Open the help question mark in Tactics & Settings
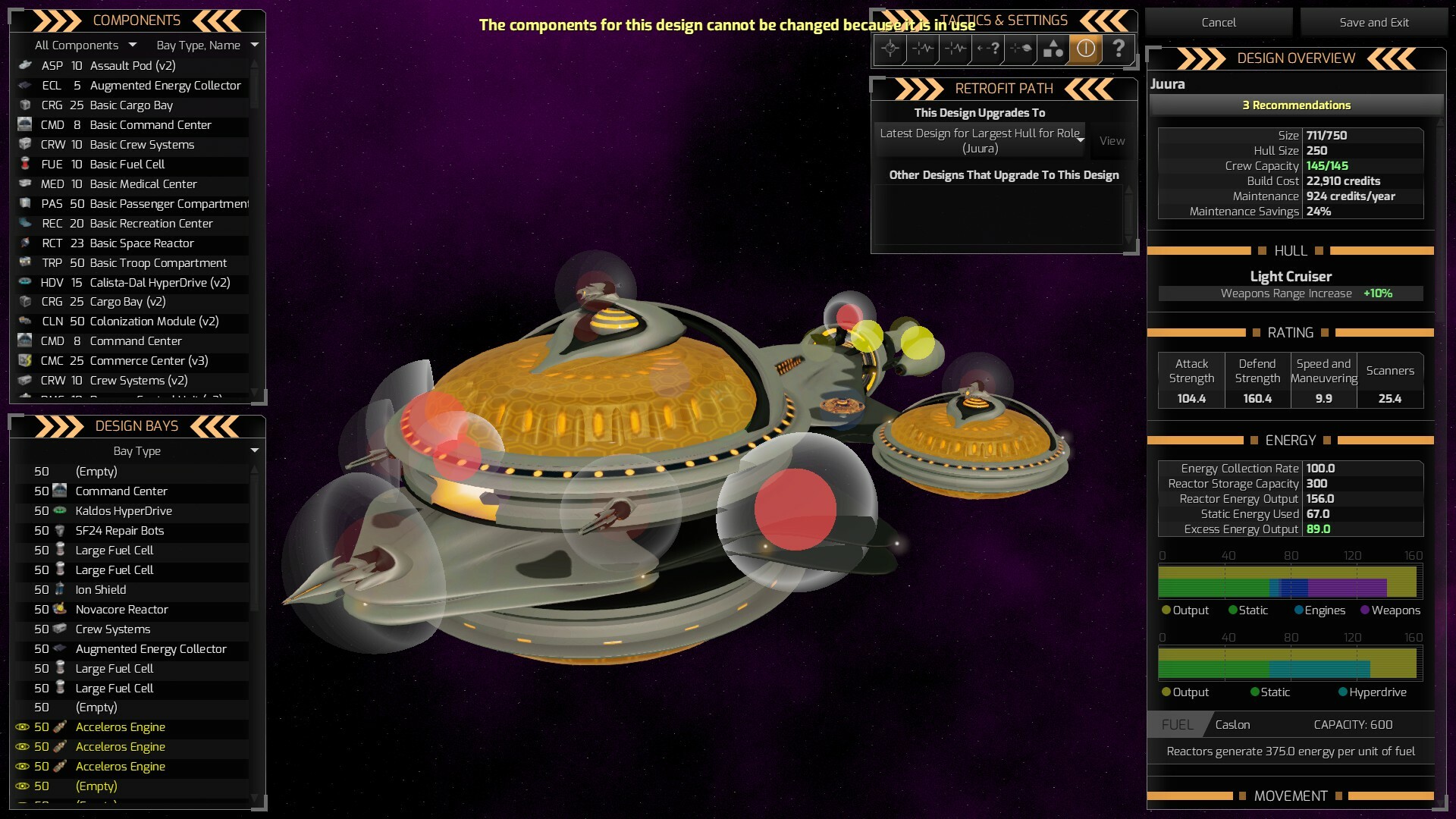The image size is (1456, 819). coord(1119,49)
